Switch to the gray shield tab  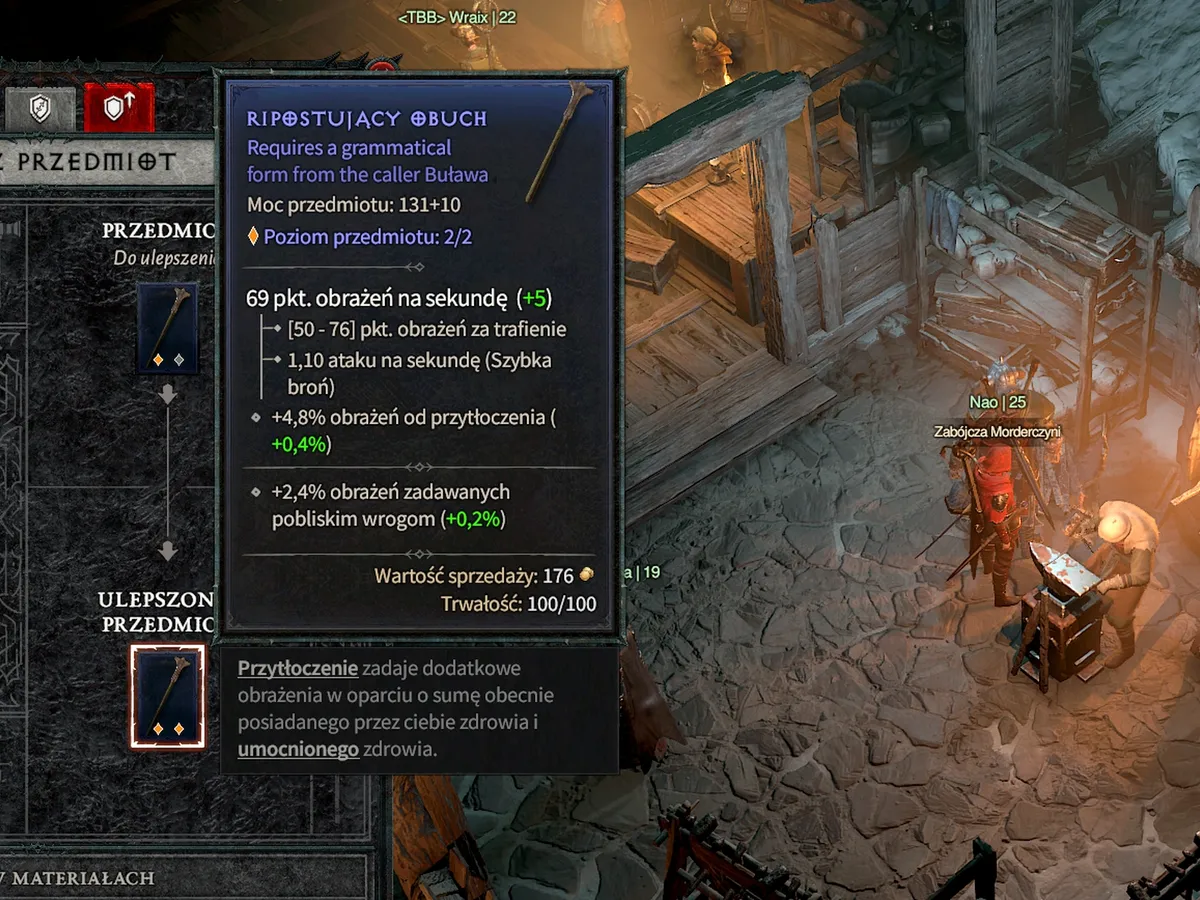(40, 108)
